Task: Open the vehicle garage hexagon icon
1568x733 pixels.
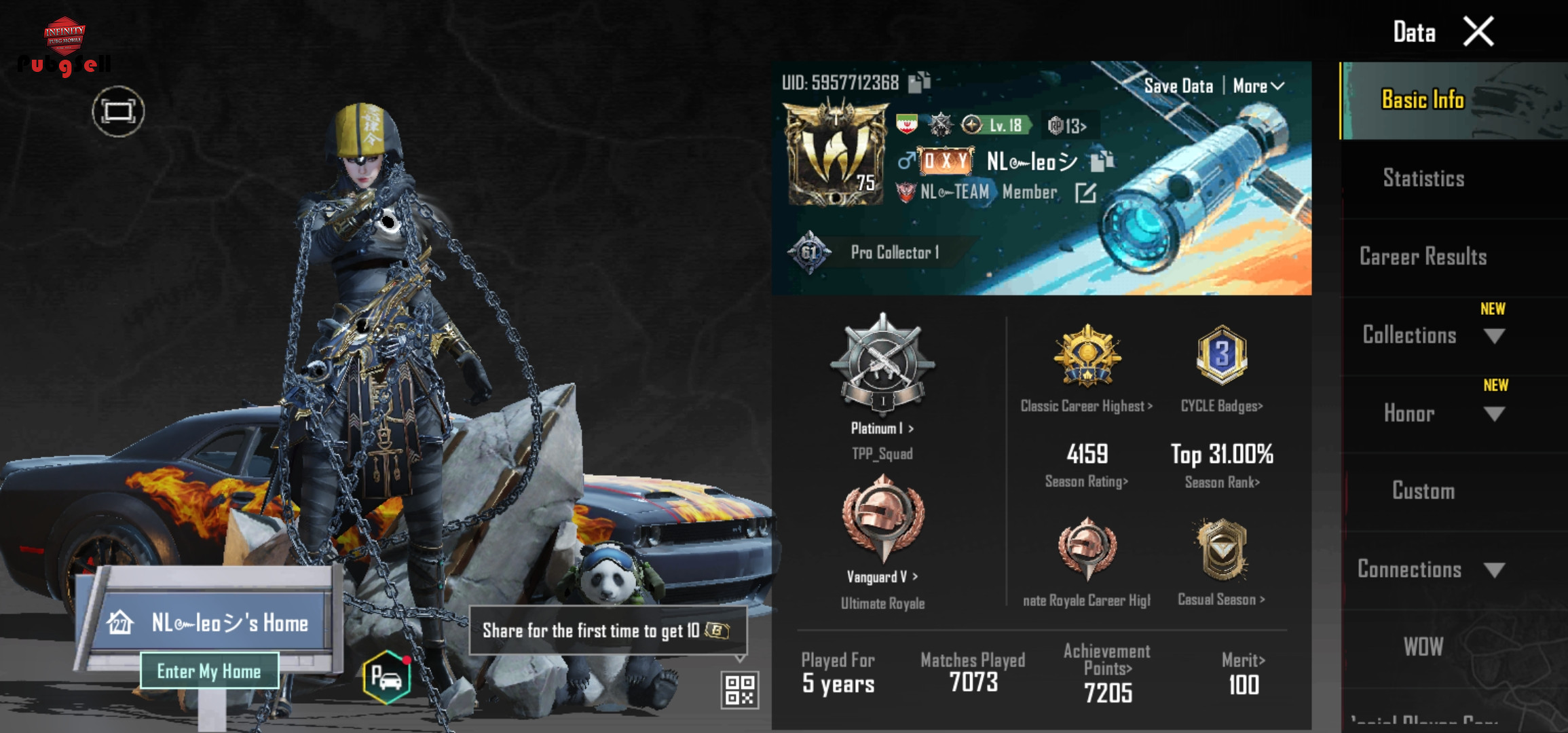Action: pyautogui.click(x=386, y=677)
